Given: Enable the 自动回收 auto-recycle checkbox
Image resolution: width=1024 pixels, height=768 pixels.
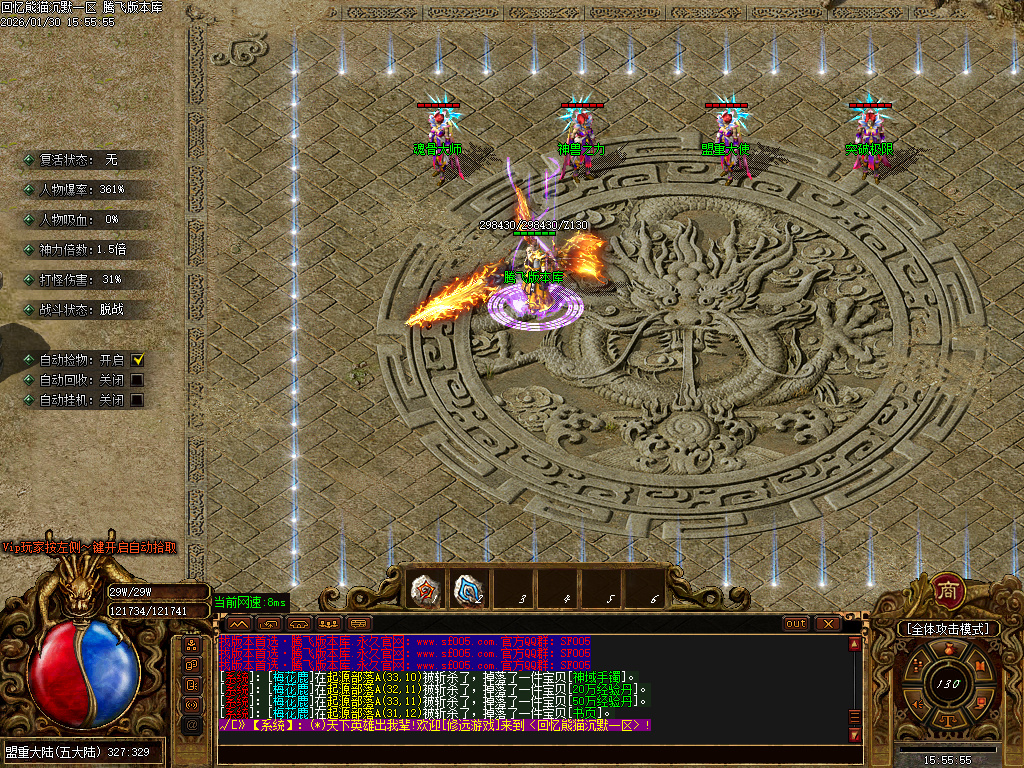Looking at the screenshot, I should pos(138,380).
